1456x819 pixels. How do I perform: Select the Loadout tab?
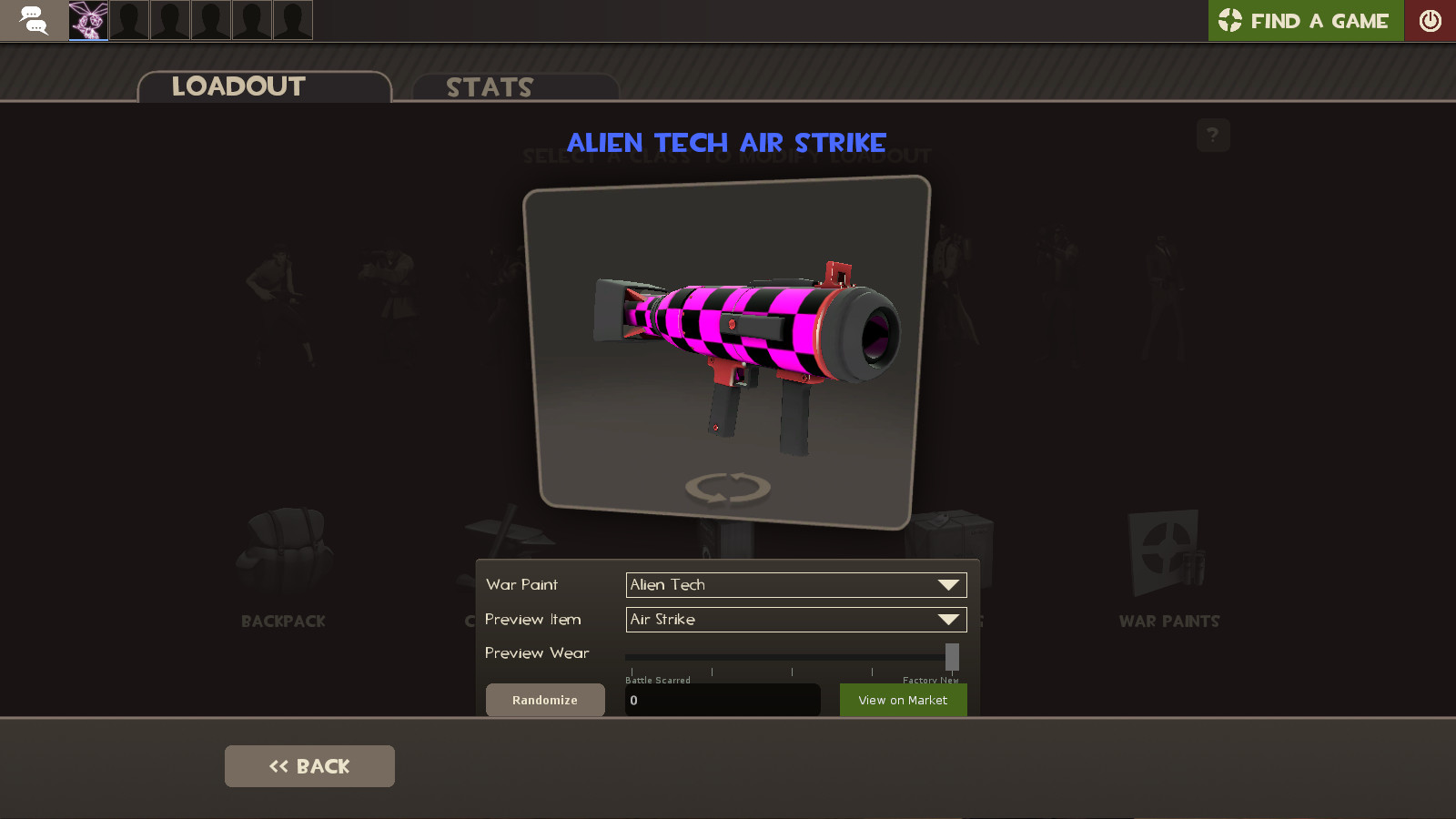pos(237,86)
